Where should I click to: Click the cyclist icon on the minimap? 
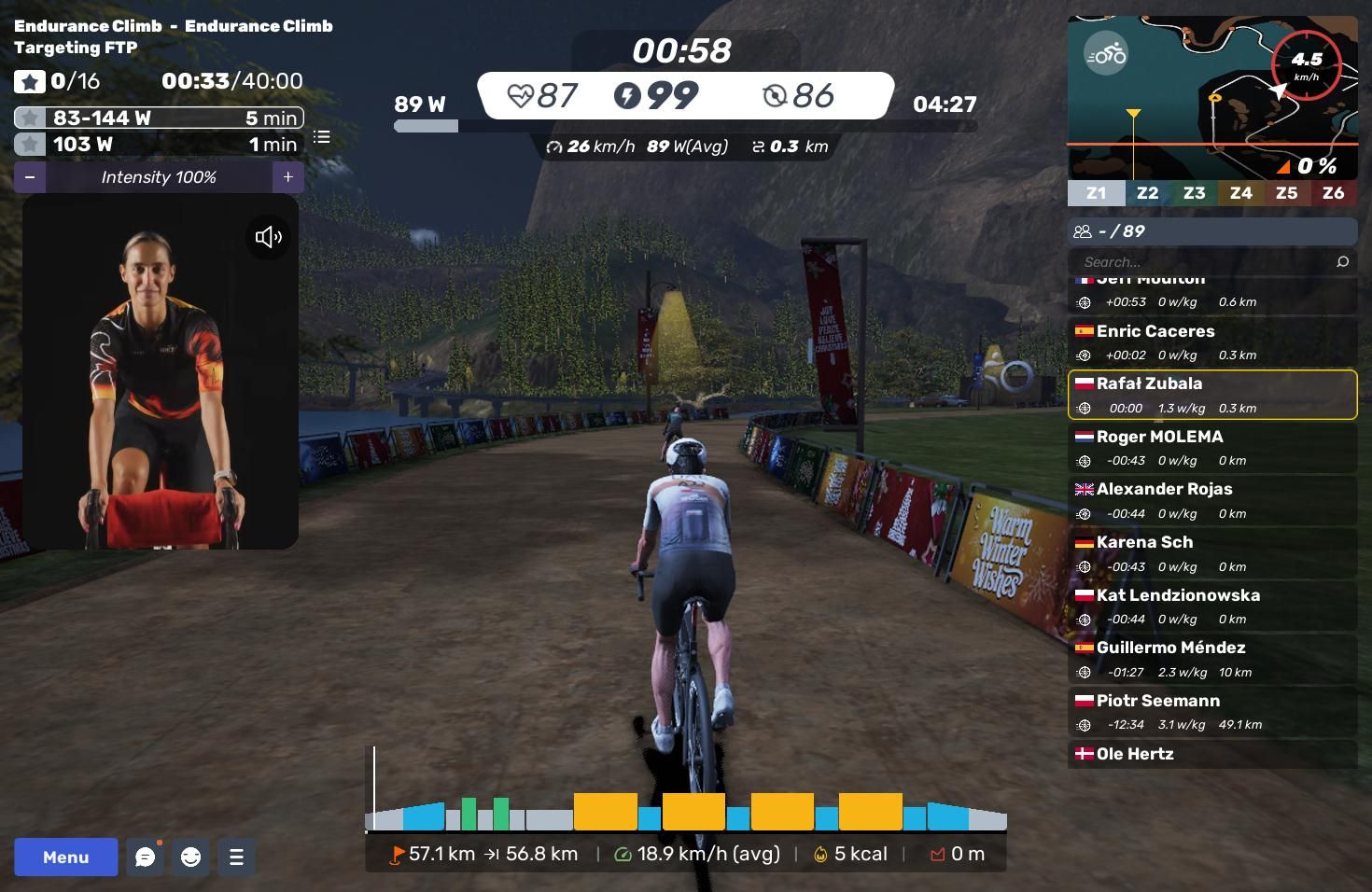(x=1106, y=54)
